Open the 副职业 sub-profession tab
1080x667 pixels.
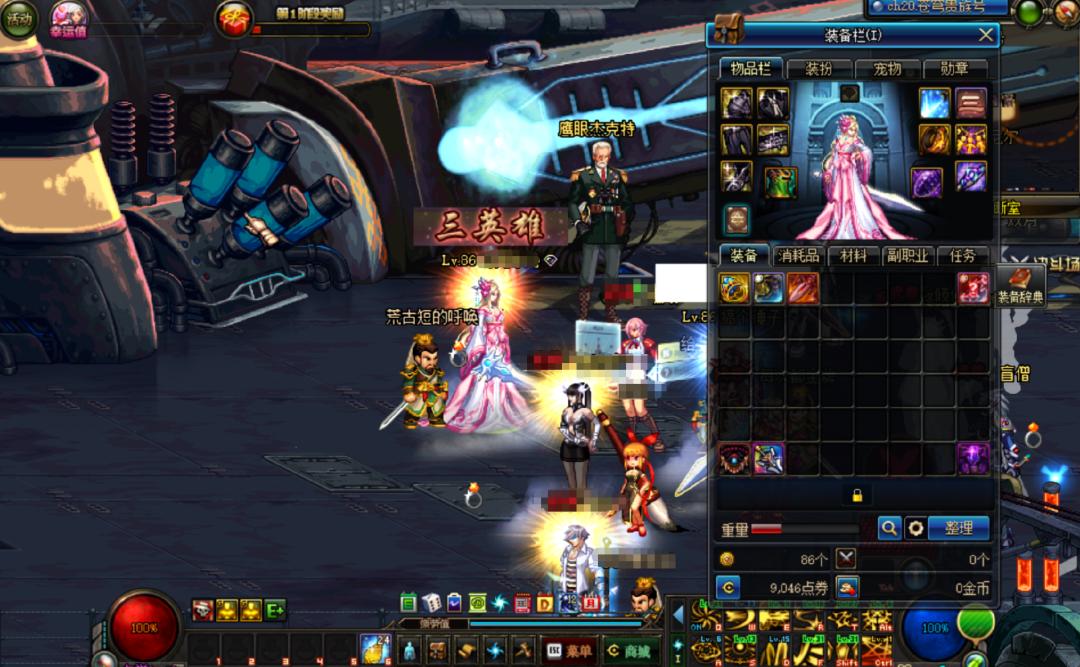pos(908,256)
